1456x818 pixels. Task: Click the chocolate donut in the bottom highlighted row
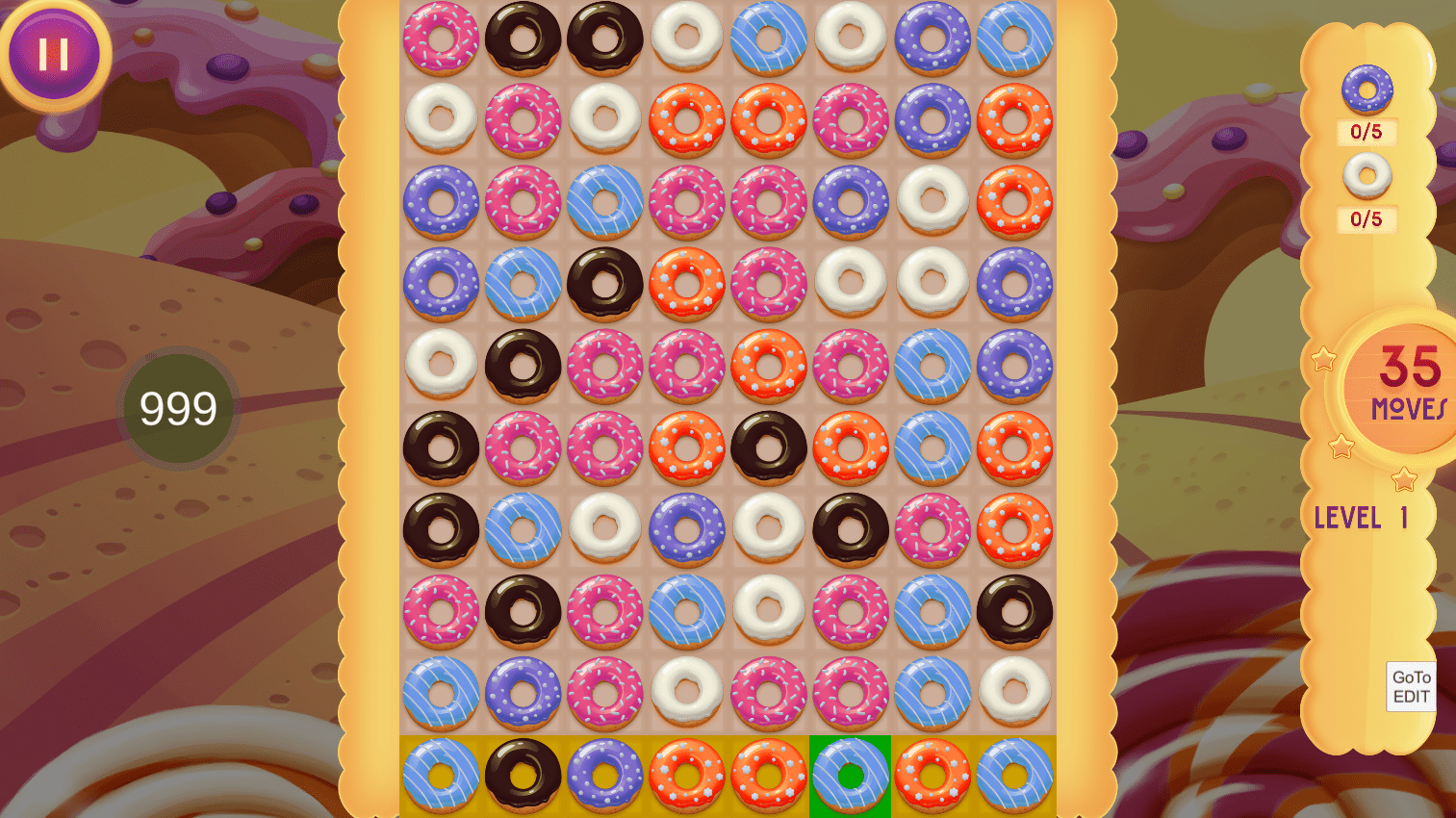tap(523, 776)
